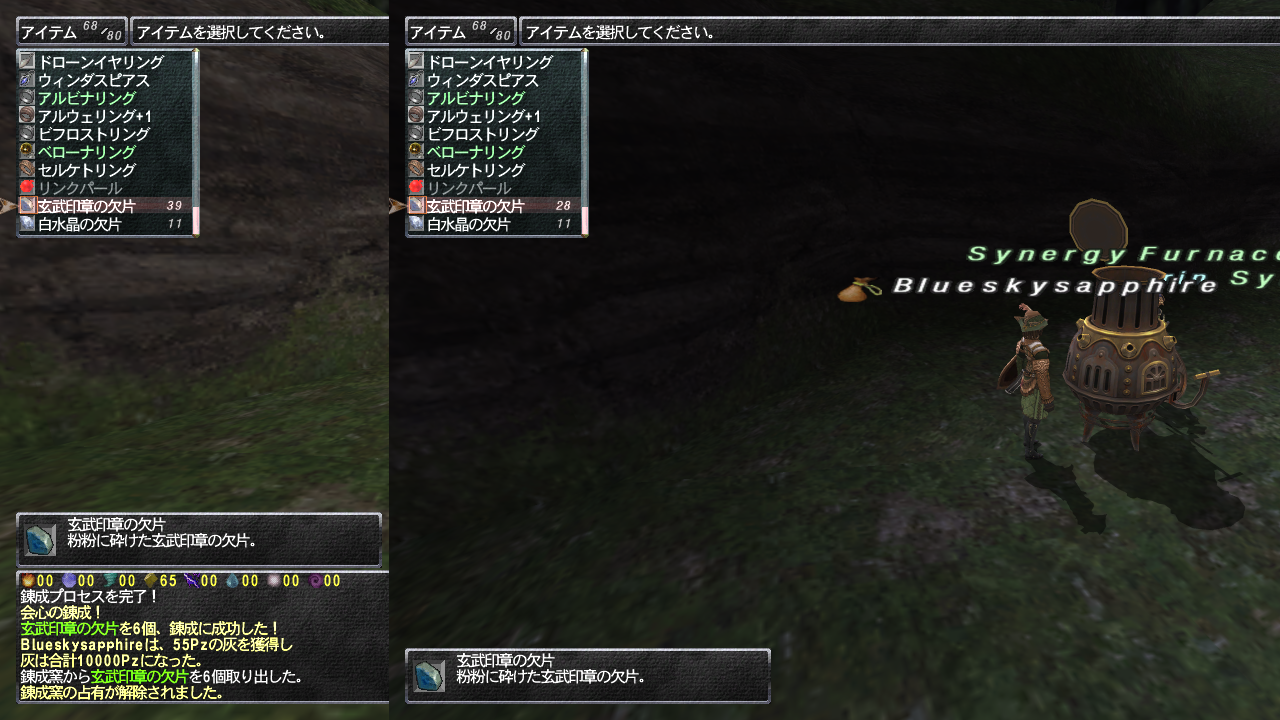1280x720 pixels.
Task: Select the 玄武印章の欠片 row showing quantity 28
Action: (x=490, y=206)
